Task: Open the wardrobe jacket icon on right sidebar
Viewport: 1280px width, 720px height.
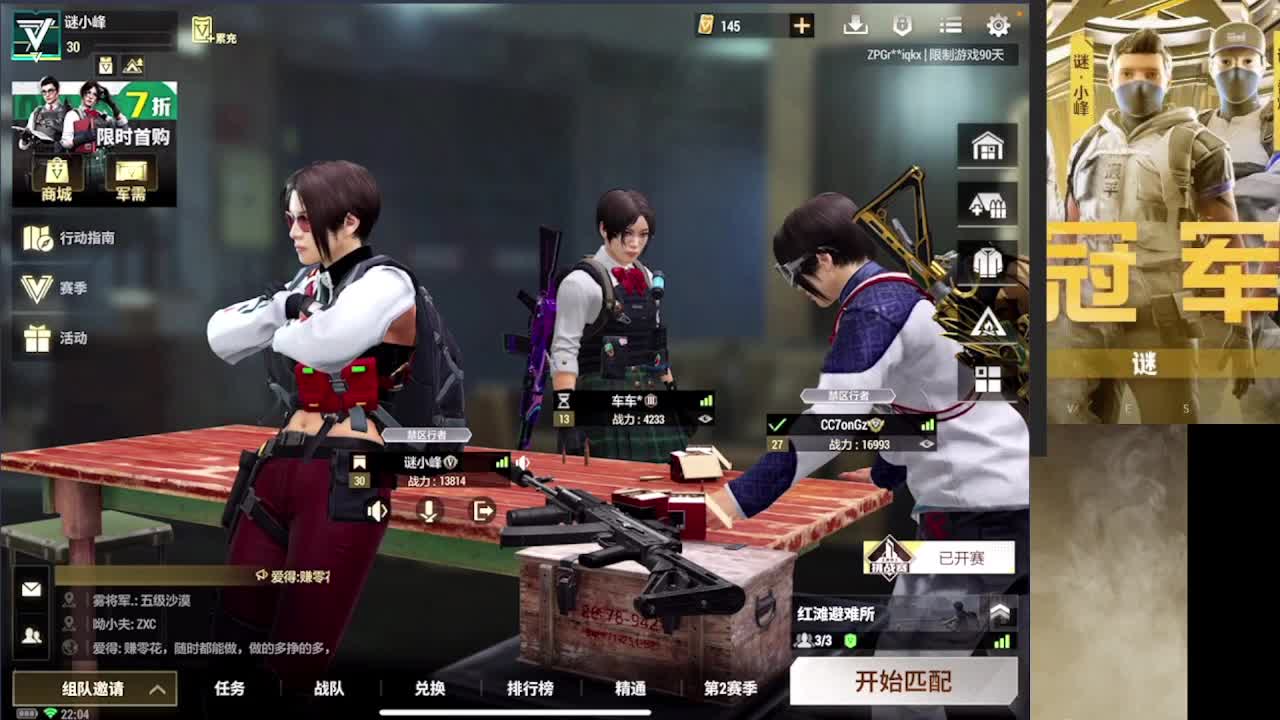Action: click(987, 260)
